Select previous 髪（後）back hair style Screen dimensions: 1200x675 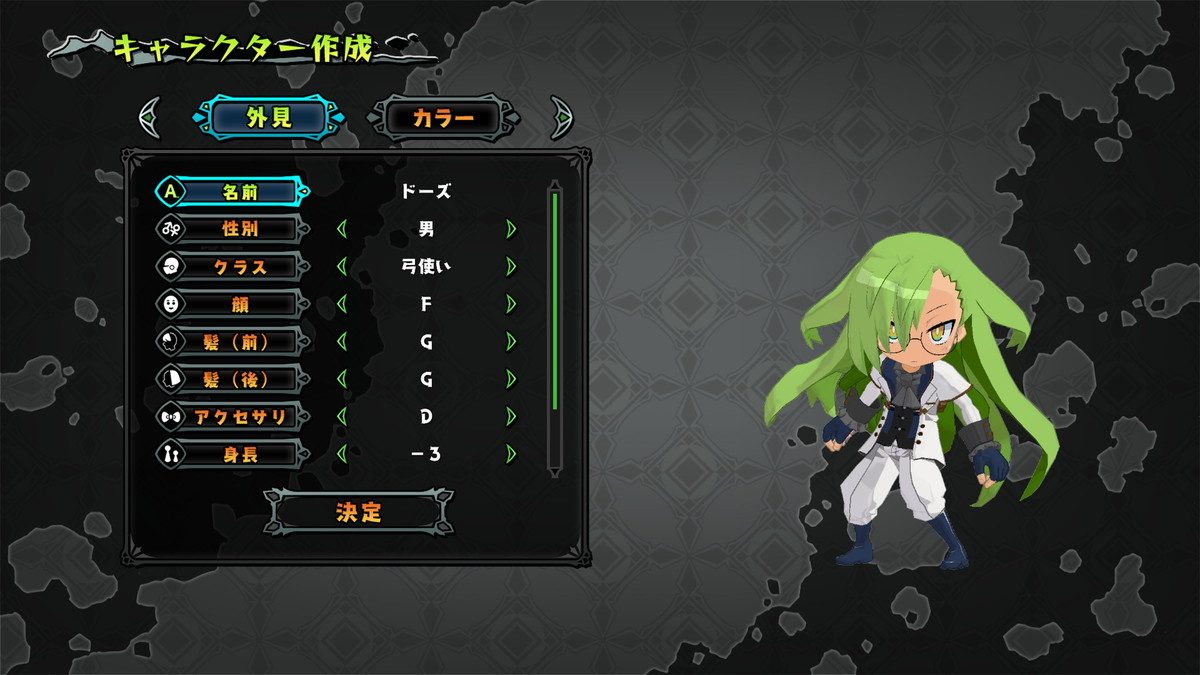(342, 379)
